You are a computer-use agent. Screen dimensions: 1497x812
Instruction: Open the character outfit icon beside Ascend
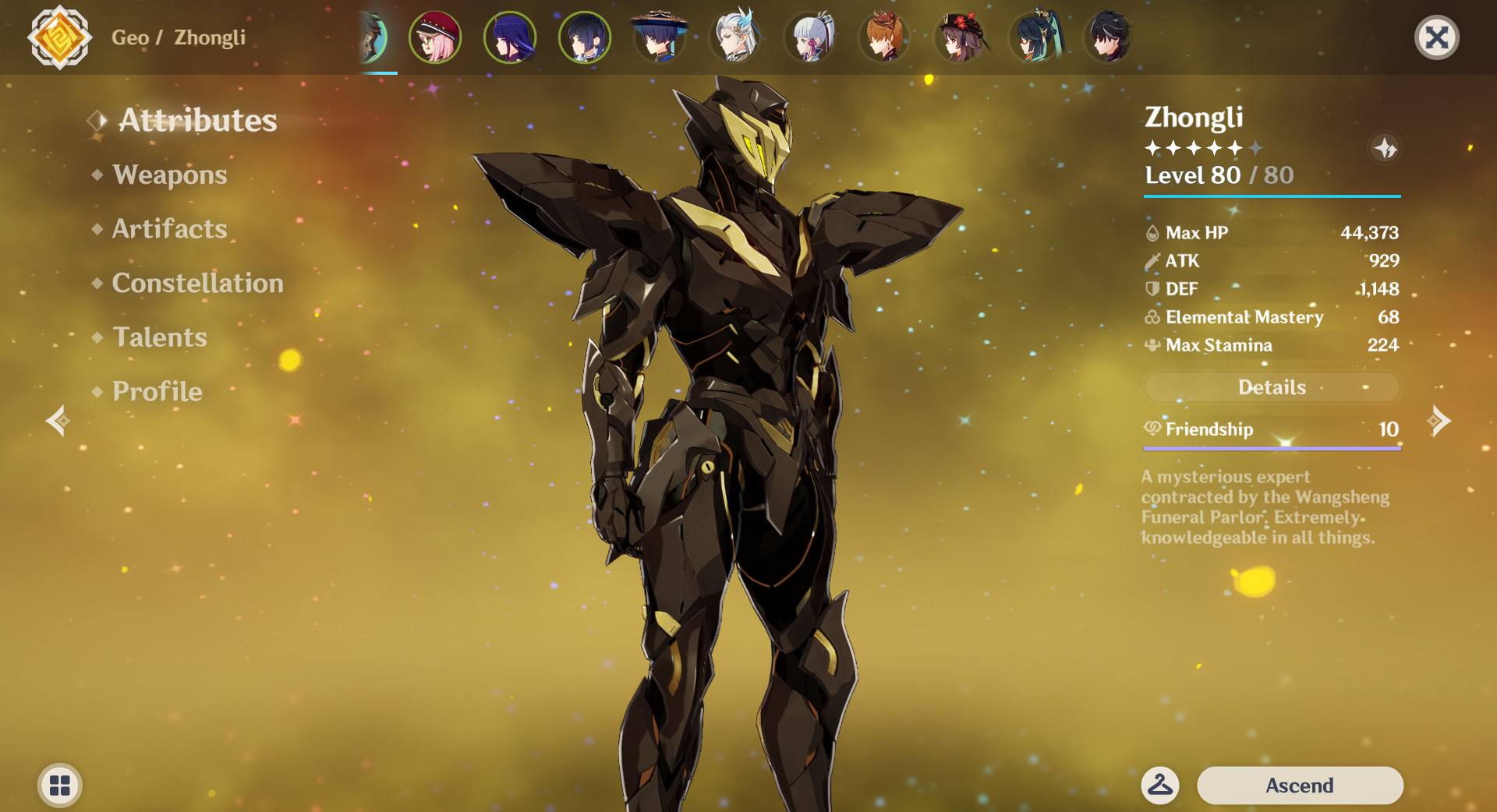[x=1159, y=786]
